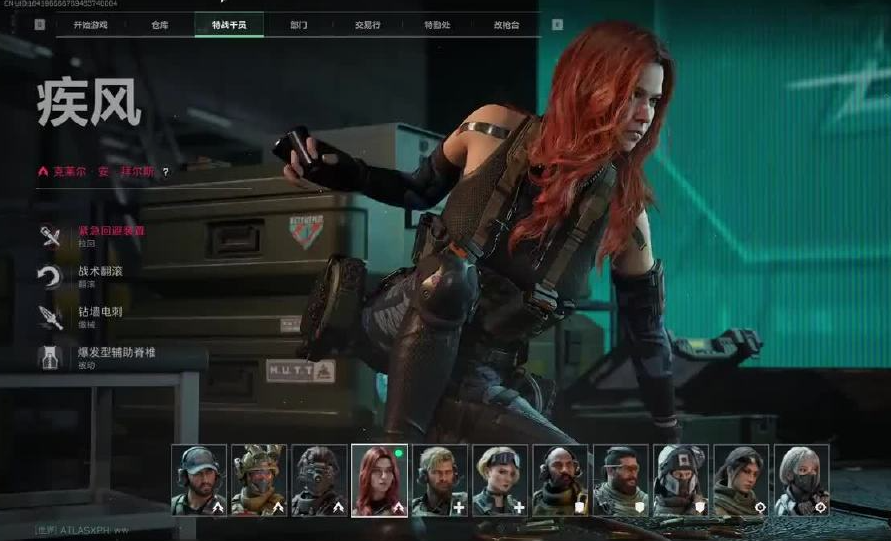
Task: Pick the grey-haired operator with black face mask
Action: pyautogui.click(x=801, y=480)
